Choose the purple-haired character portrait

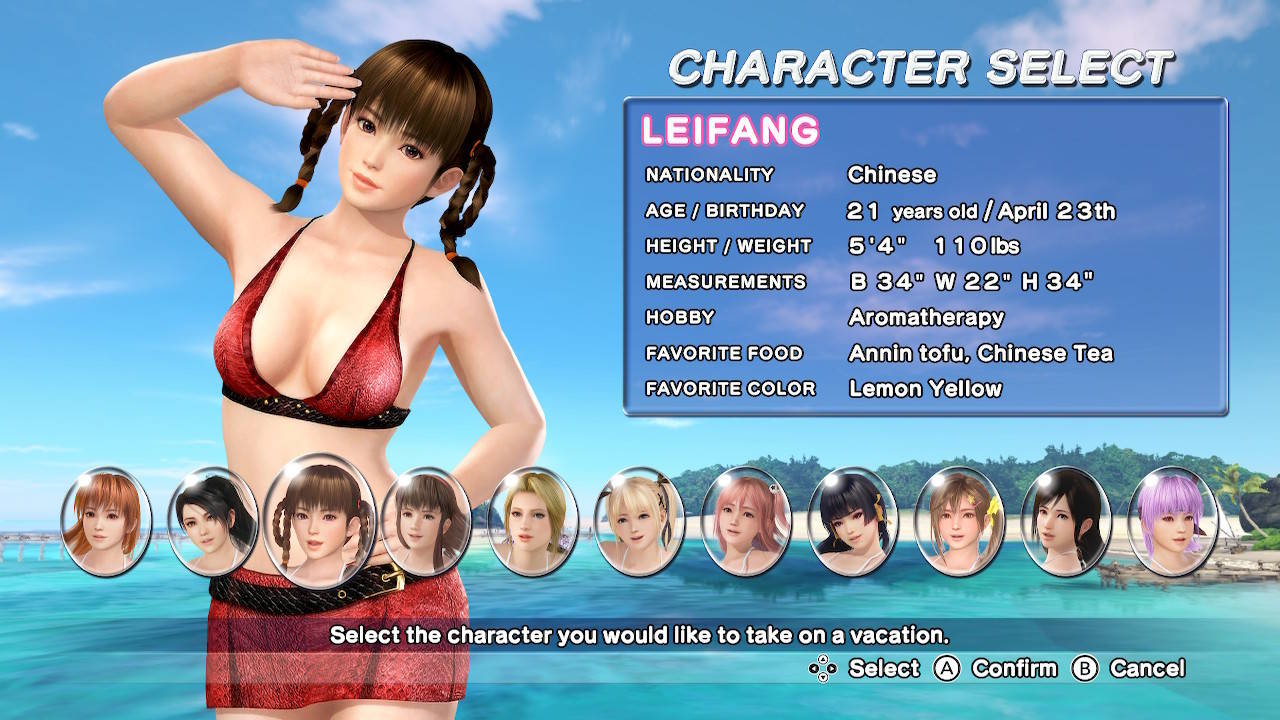pyautogui.click(x=1172, y=521)
